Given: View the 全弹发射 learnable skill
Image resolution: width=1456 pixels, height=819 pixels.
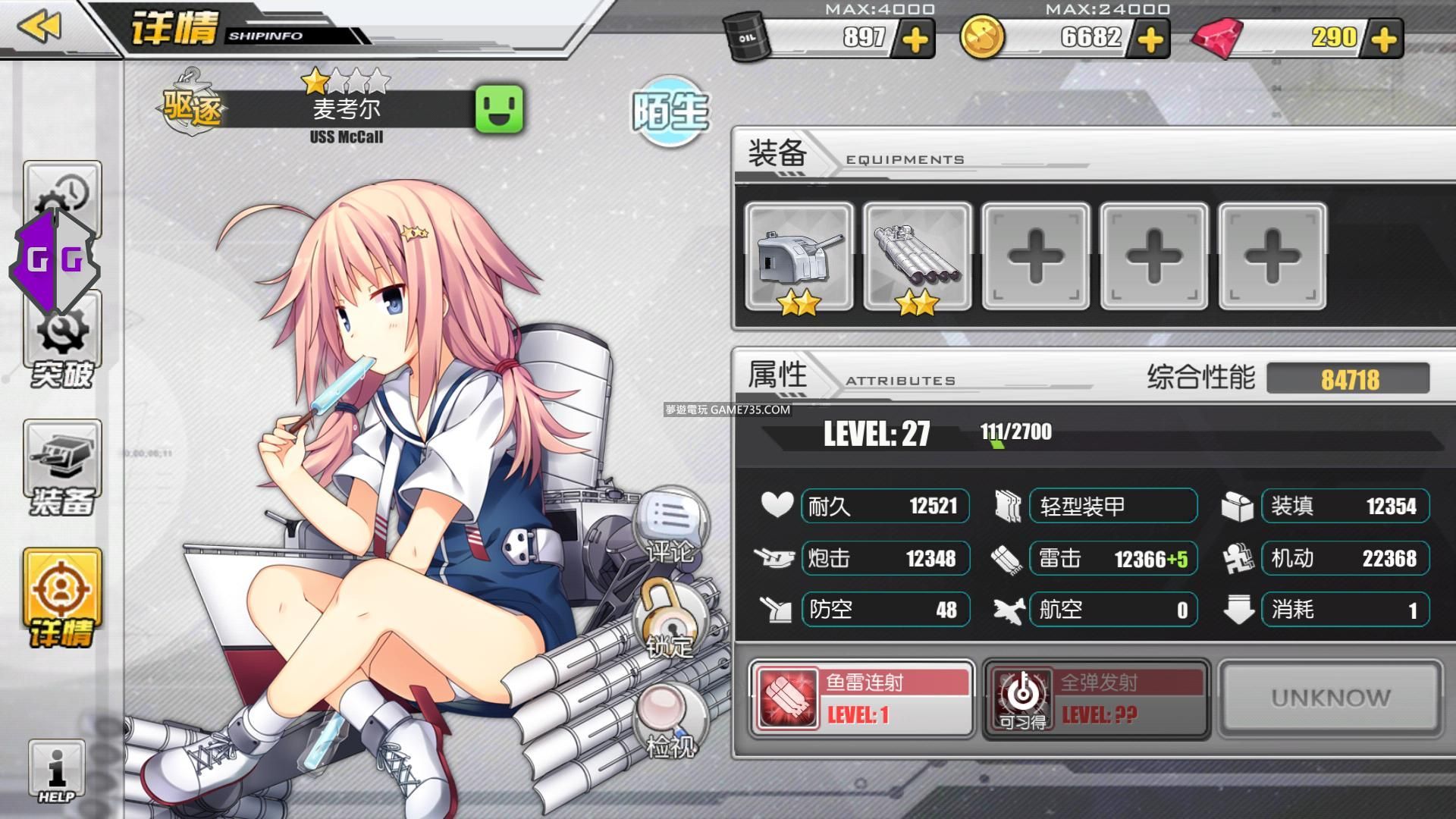Looking at the screenshot, I should pyautogui.click(x=1096, y=698).
